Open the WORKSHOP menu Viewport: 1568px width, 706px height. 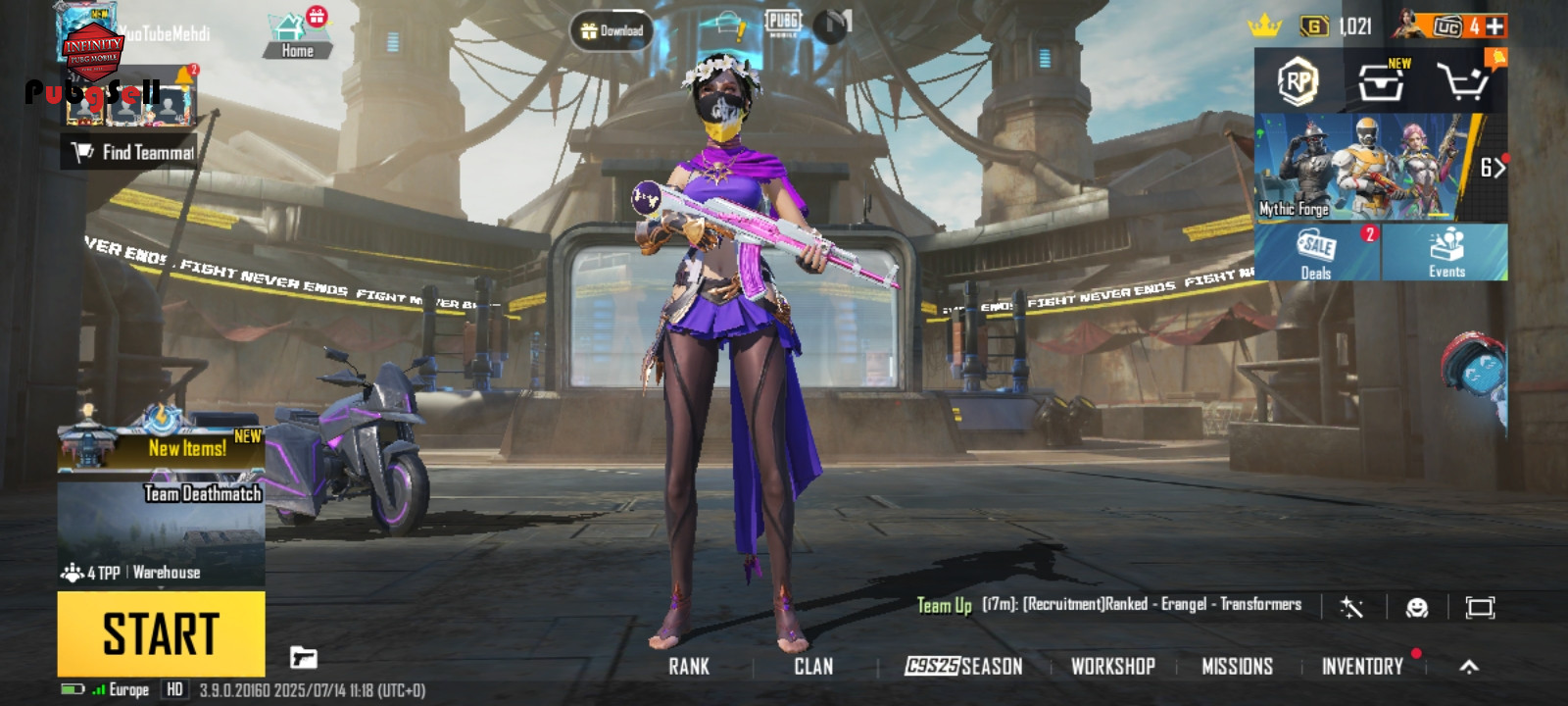pyautogui.click(x=1112, y=667)
